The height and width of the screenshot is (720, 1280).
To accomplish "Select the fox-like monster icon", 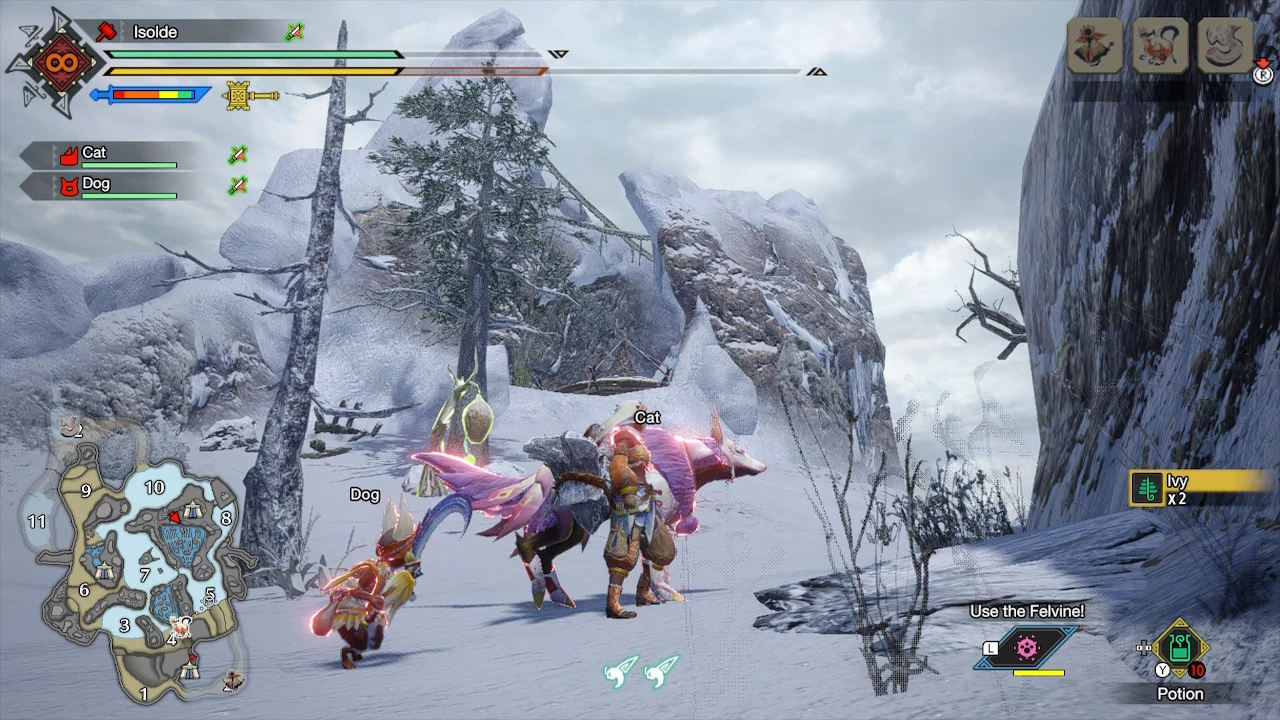I will [x=1159, y=46].
